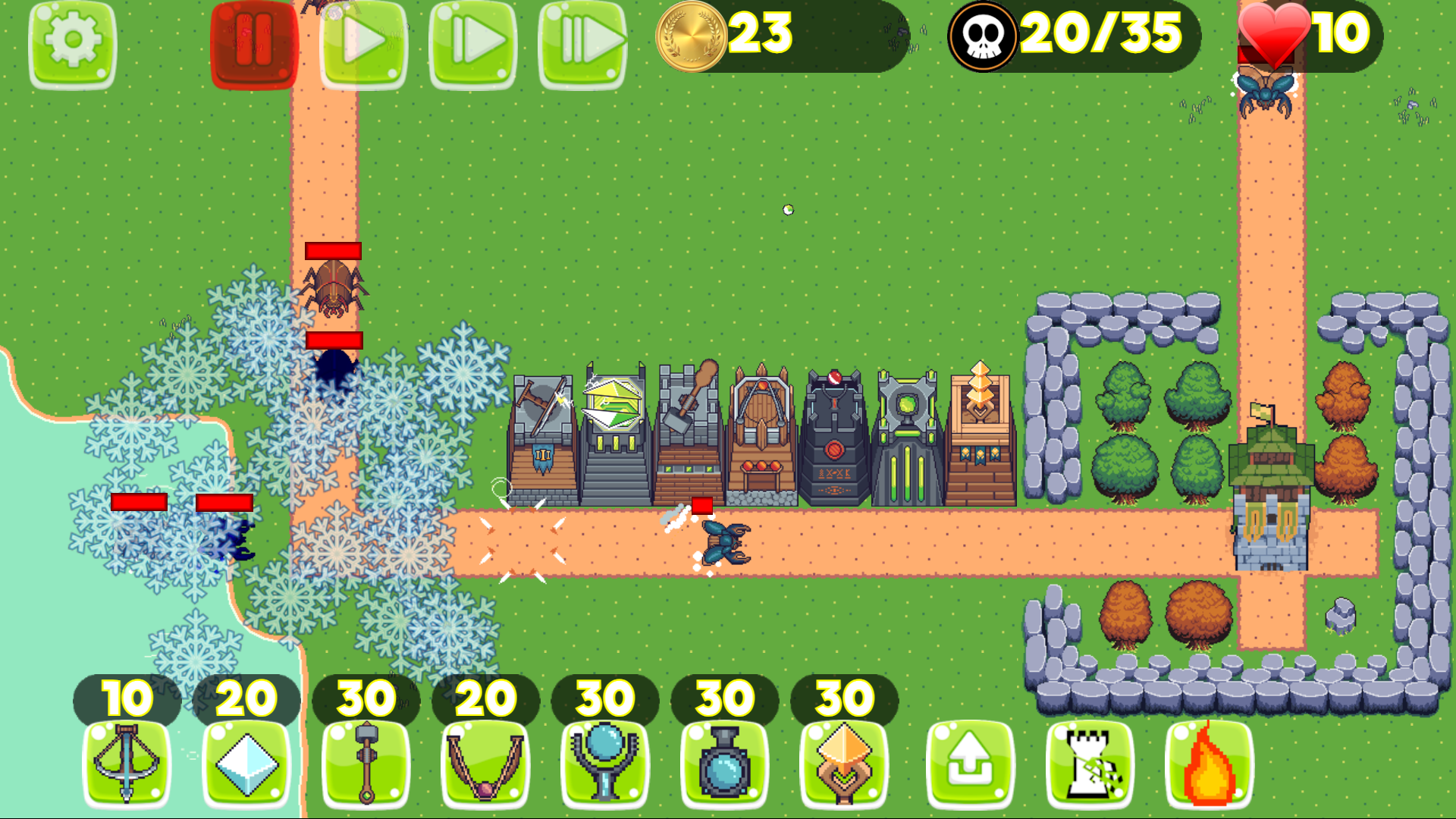This screenshot has height=819, width=1456.
Task: Open the tower upgrade tool with upward arrow
Action: 971,766
